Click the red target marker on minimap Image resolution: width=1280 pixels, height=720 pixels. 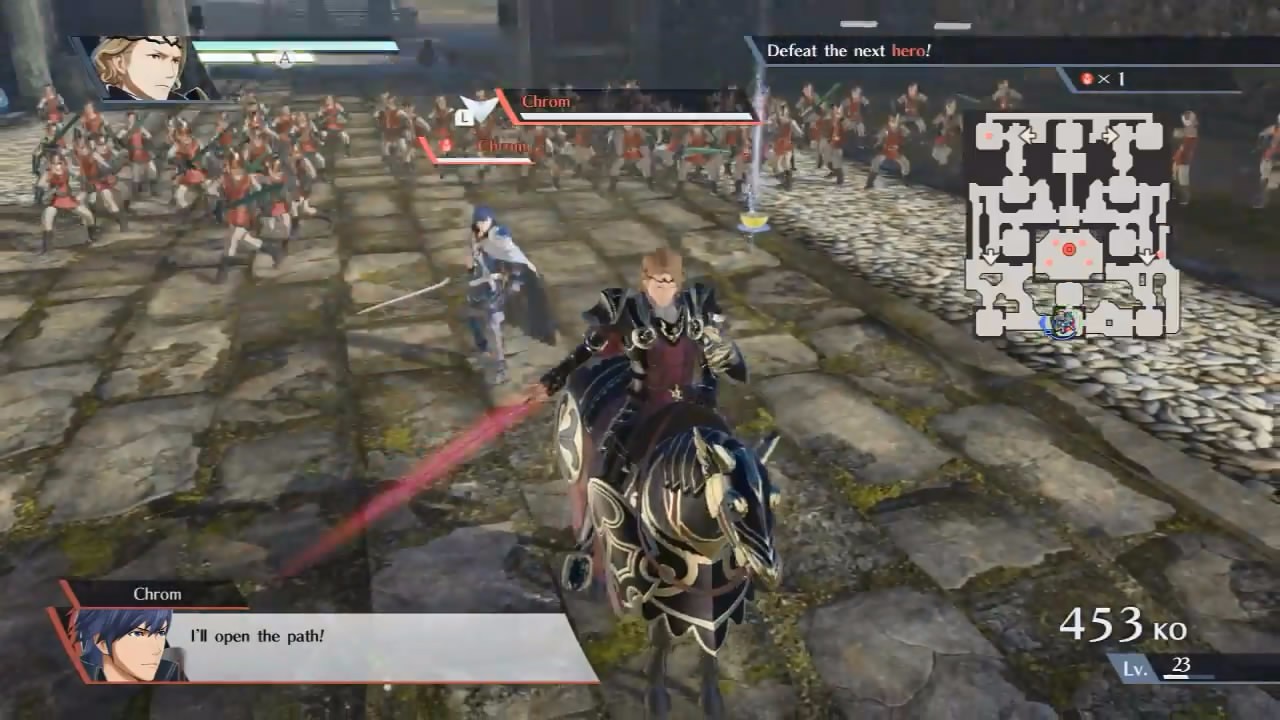click(x=1069, y=248)
